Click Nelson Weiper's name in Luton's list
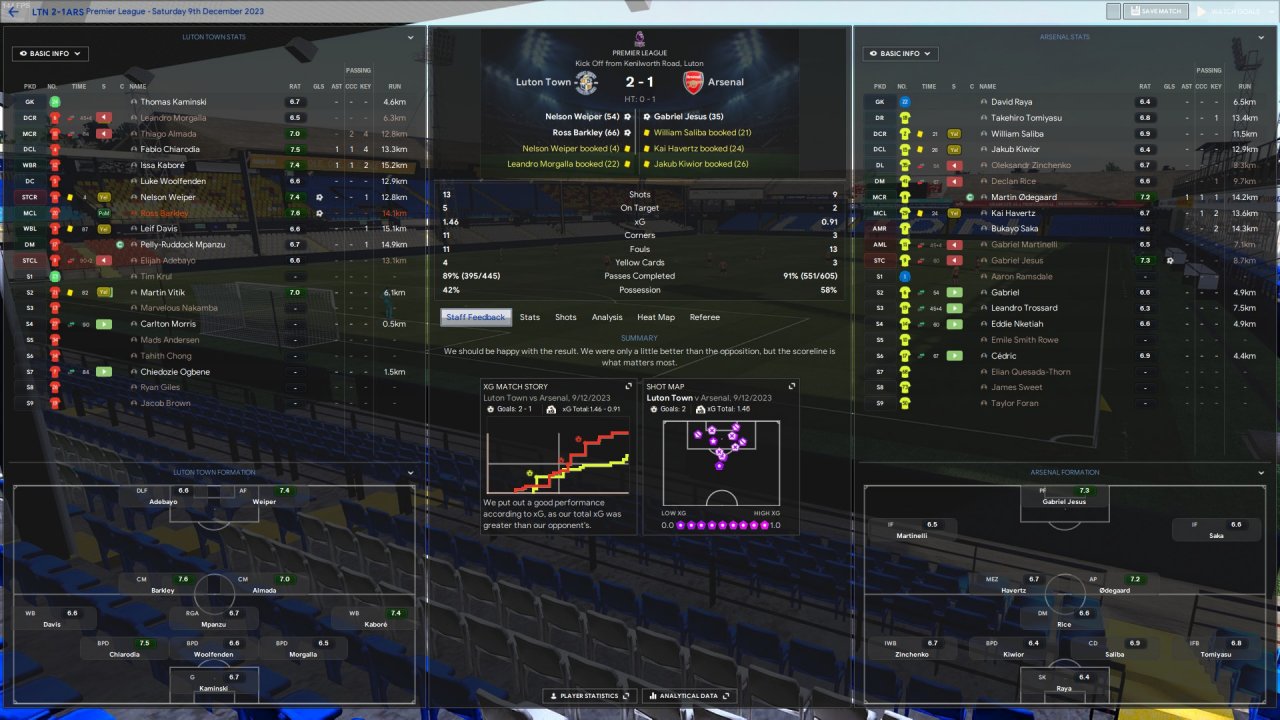Viewport: 1280px width, 720px height. (168, 197)
